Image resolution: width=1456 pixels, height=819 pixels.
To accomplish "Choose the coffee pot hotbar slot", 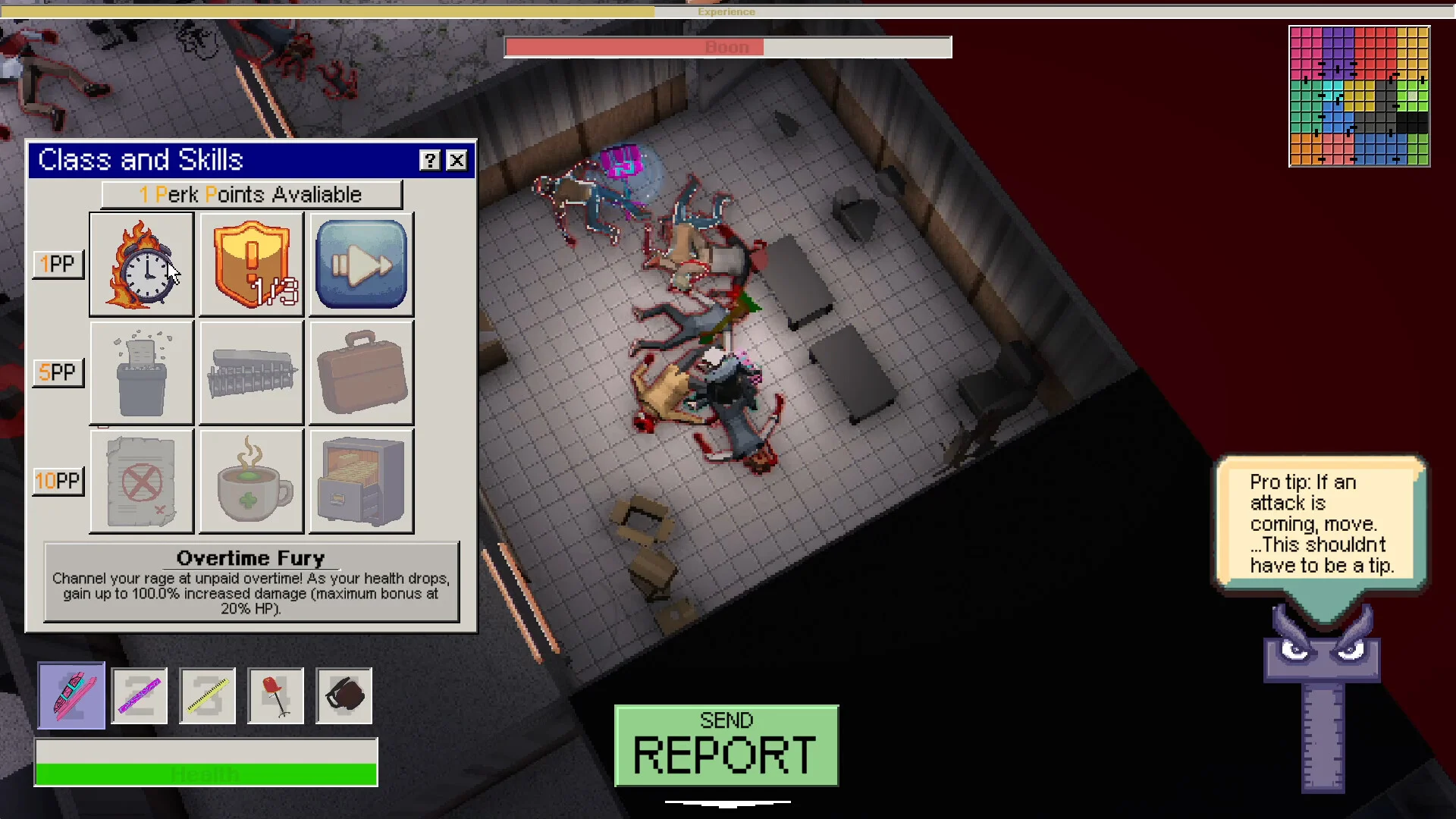I will [x=344, y=695].
